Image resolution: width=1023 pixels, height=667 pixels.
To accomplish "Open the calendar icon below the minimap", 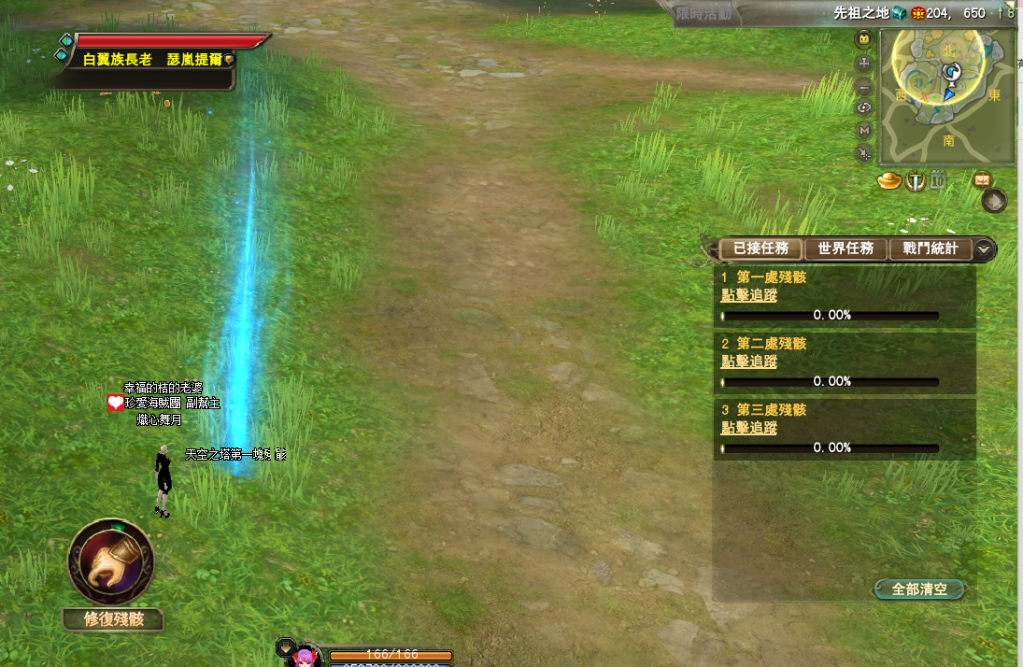I will tap(938, 181).
